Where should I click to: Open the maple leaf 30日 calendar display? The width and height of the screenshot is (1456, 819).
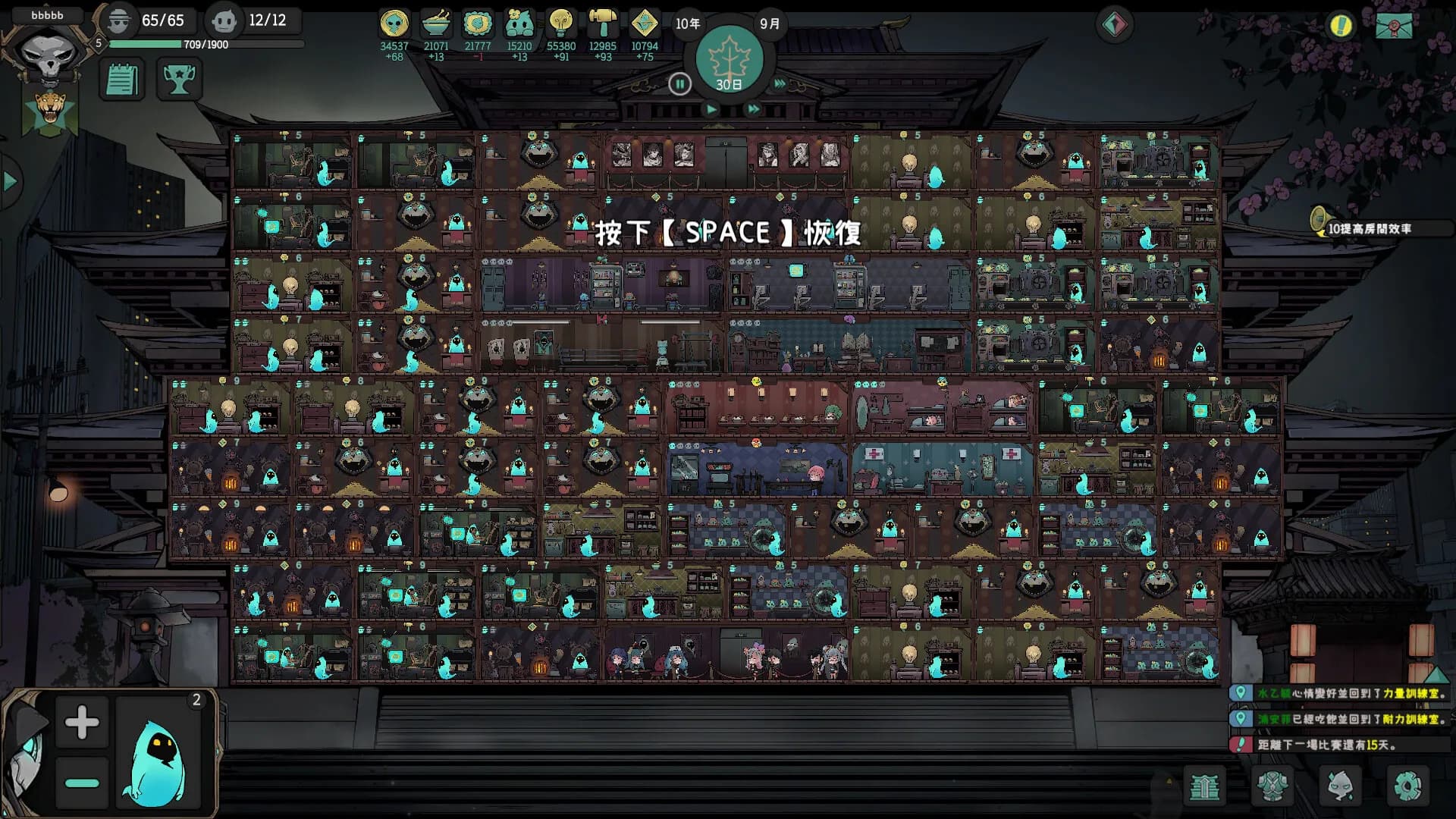[x=730, y=59]
